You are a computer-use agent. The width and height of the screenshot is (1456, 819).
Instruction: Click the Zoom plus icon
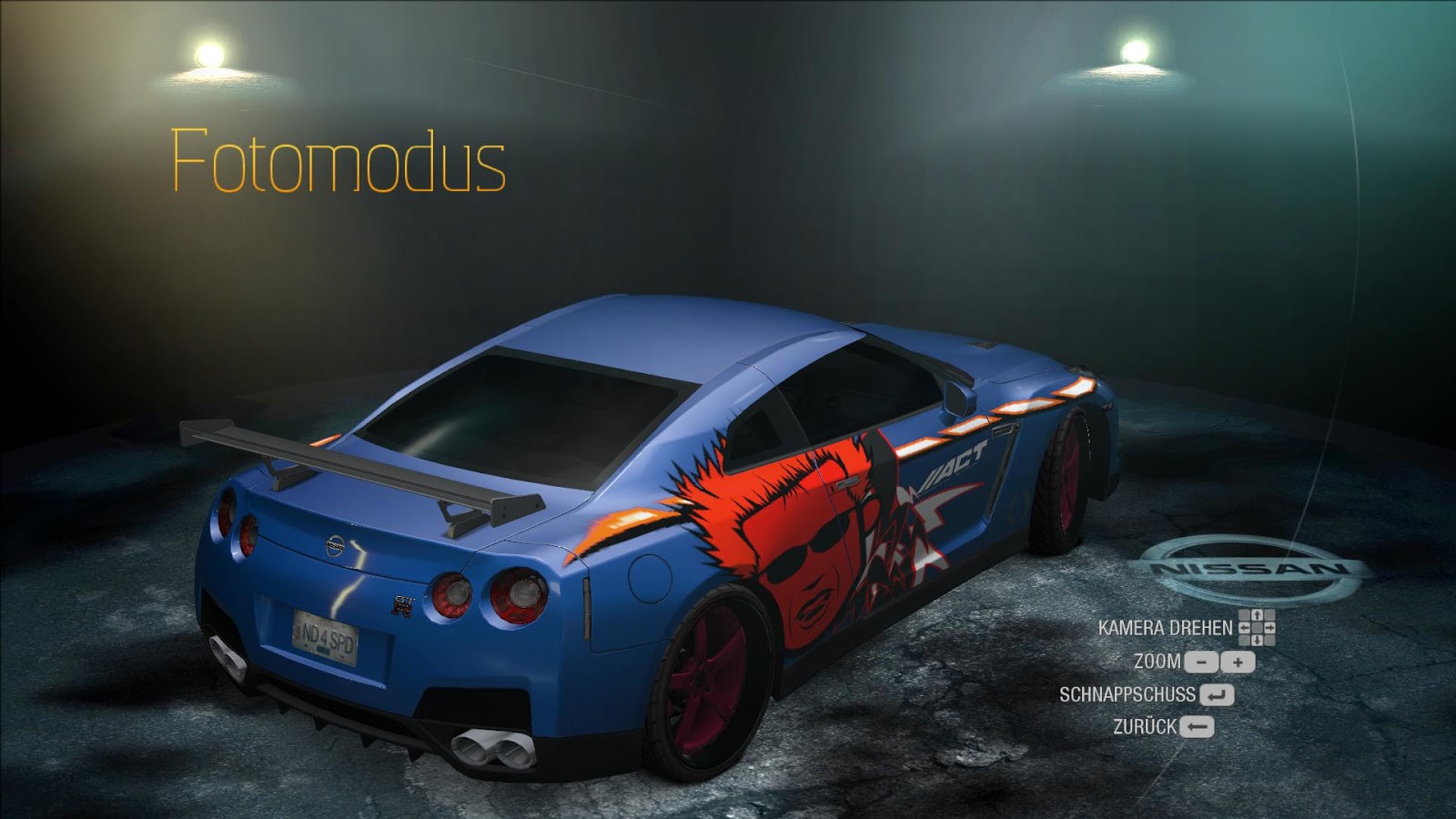coord(1238,662)
